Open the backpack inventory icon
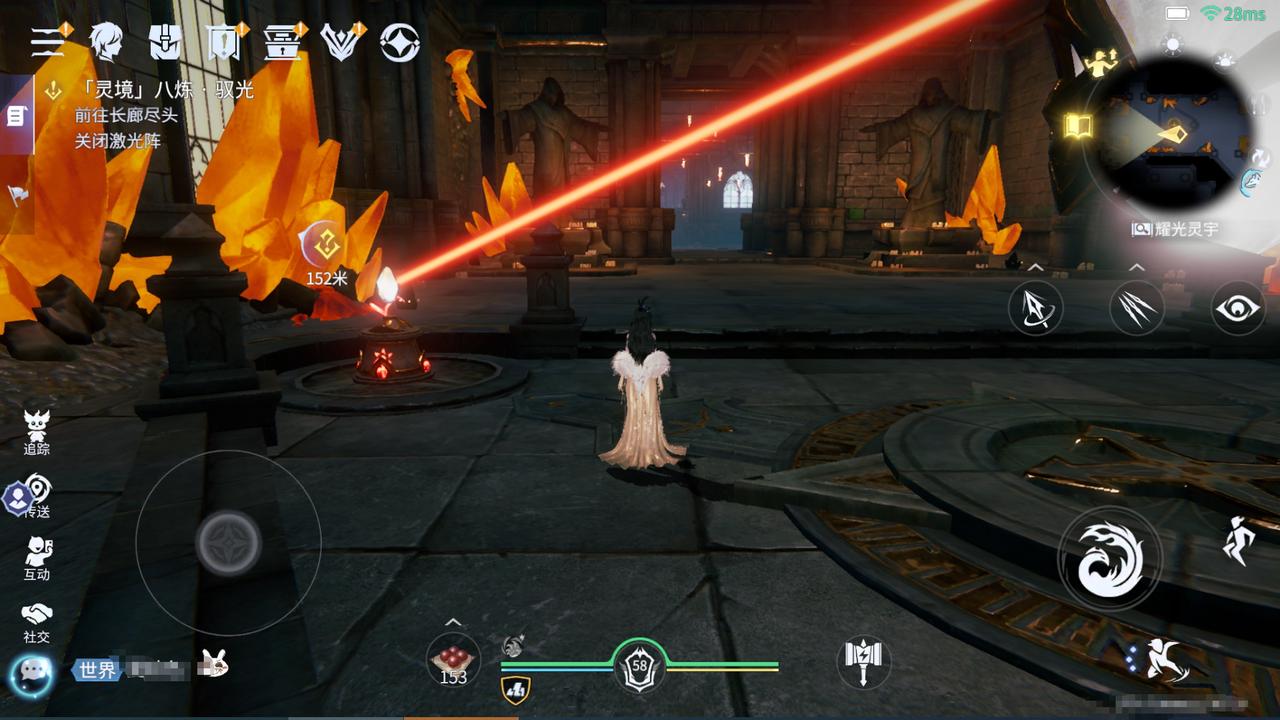1280x720 pixels. pyautogui.click(x=164, y=42)
